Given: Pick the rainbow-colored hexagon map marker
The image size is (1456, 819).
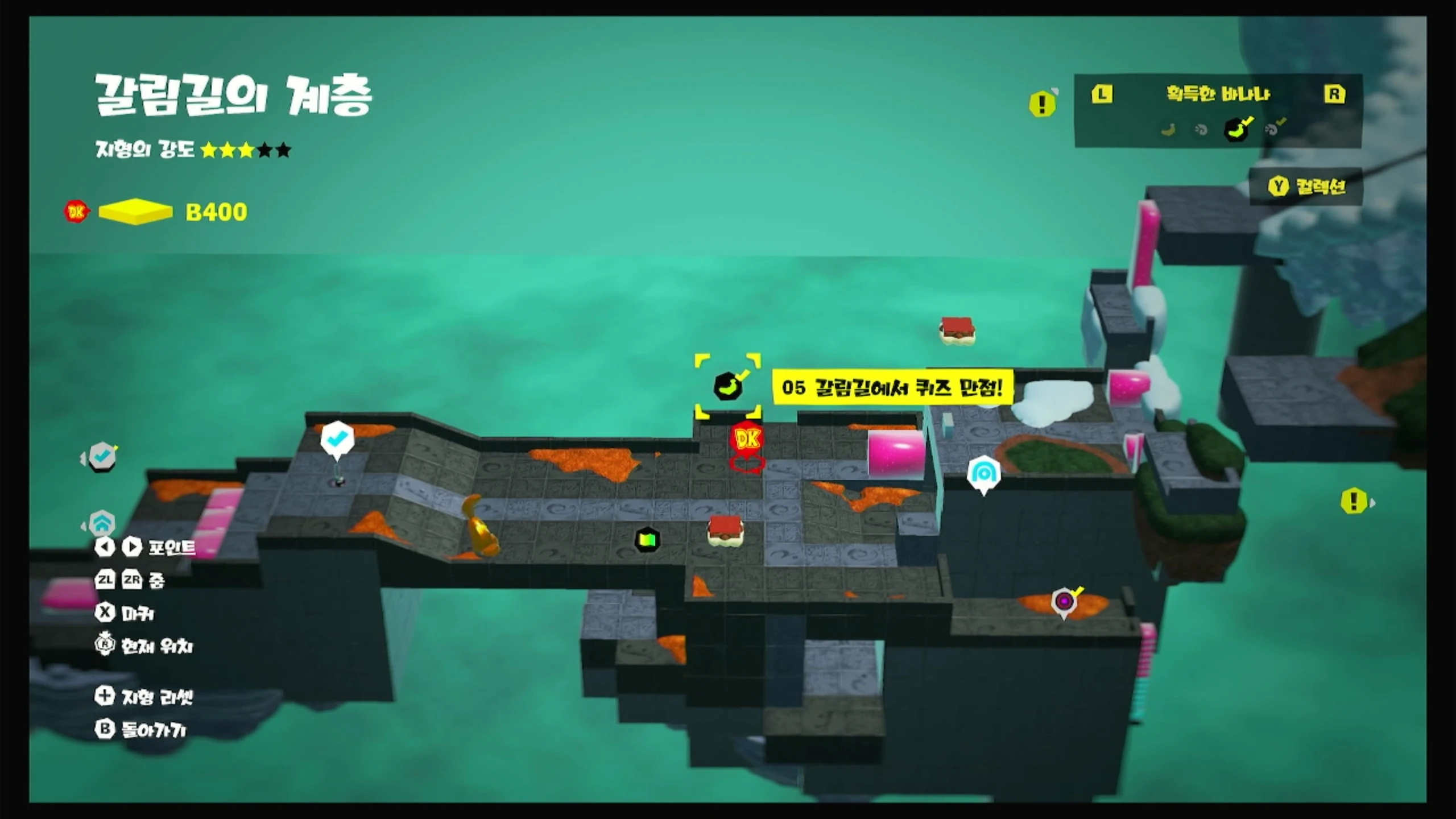Looking at the screenshot, I should (647, 539).
